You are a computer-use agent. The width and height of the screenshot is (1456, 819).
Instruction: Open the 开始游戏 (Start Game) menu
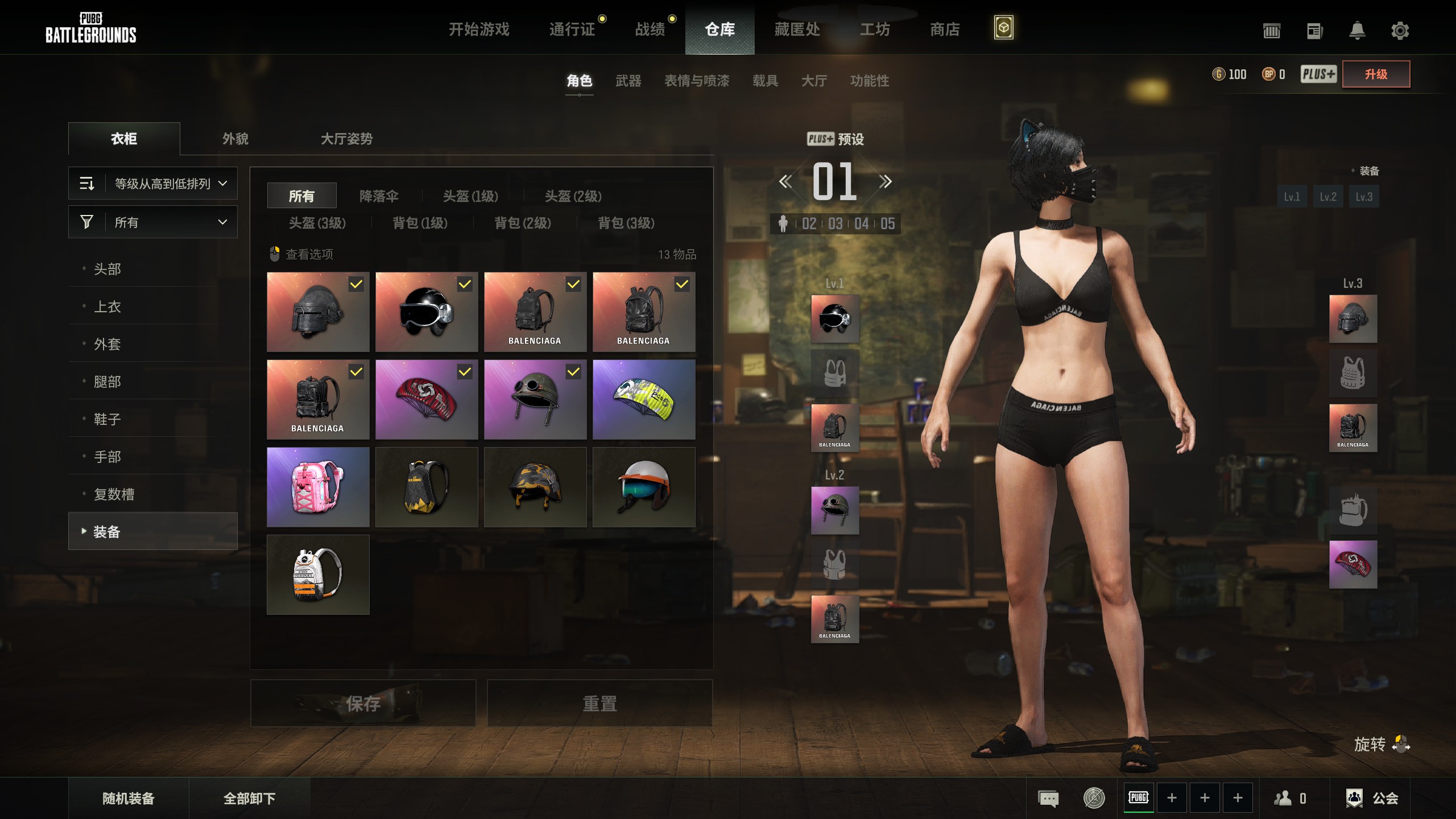pos(479,29)
